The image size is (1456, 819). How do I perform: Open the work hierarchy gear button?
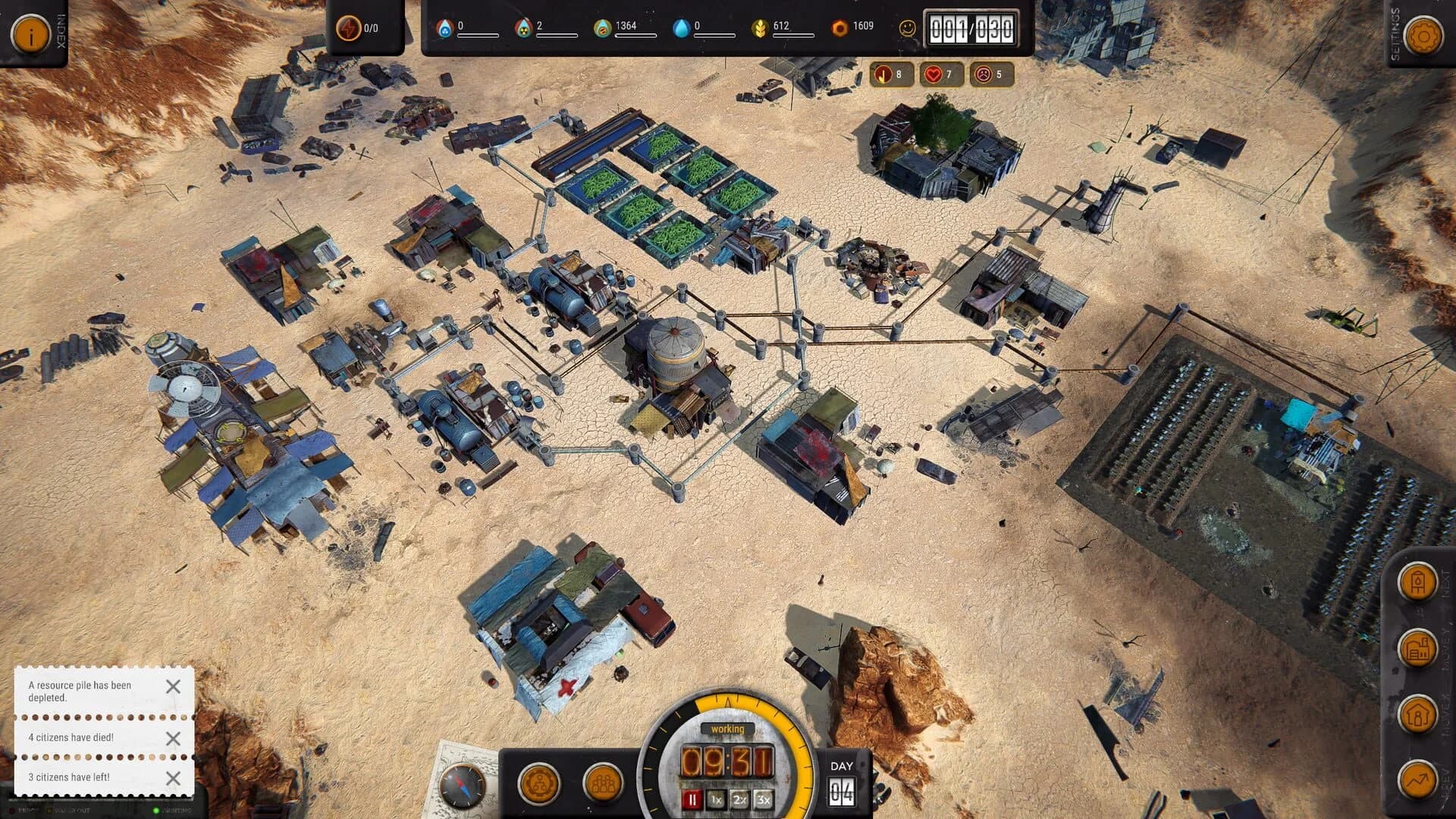coord(538,783)
